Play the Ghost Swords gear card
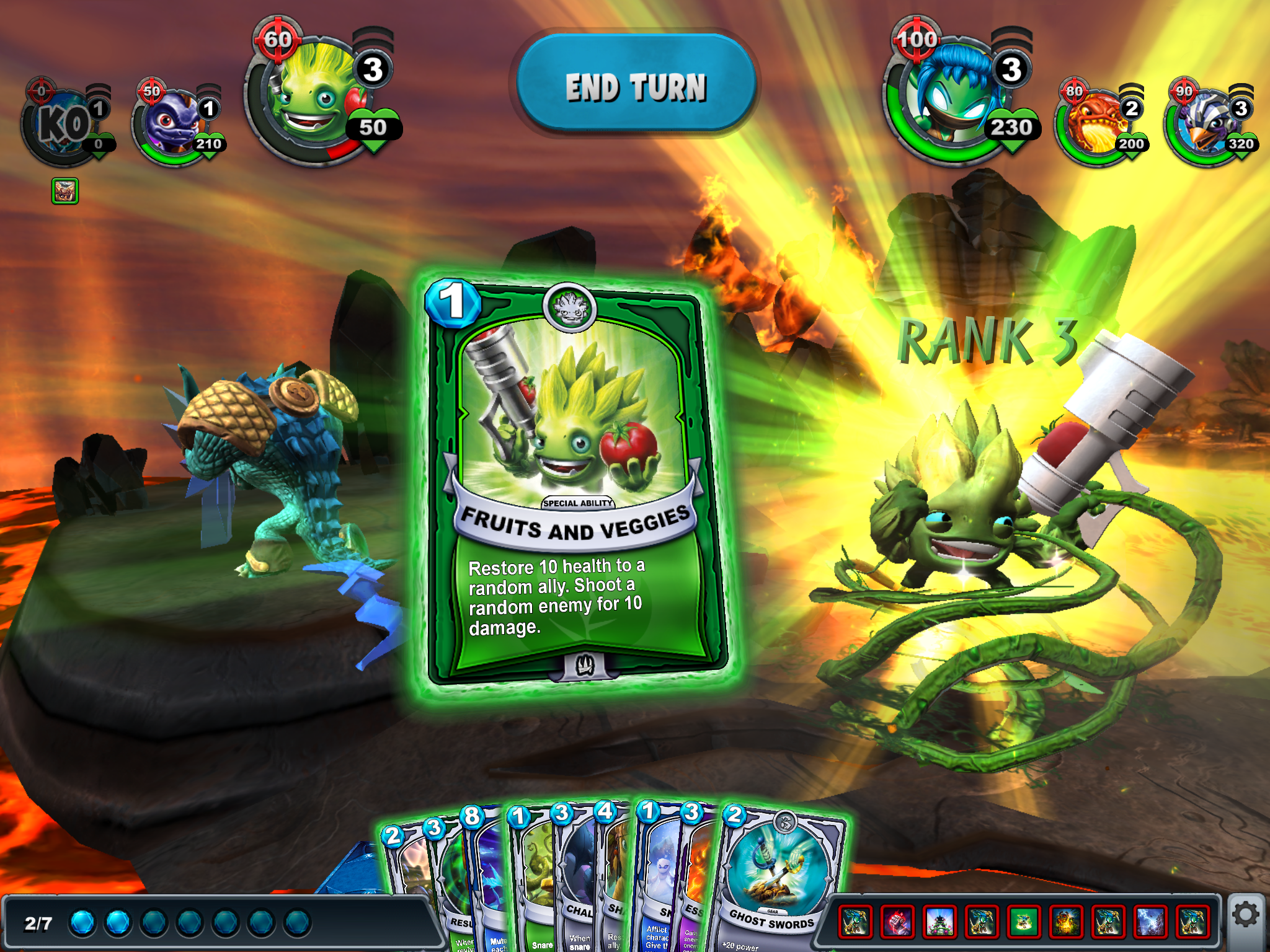 point(778,880)
